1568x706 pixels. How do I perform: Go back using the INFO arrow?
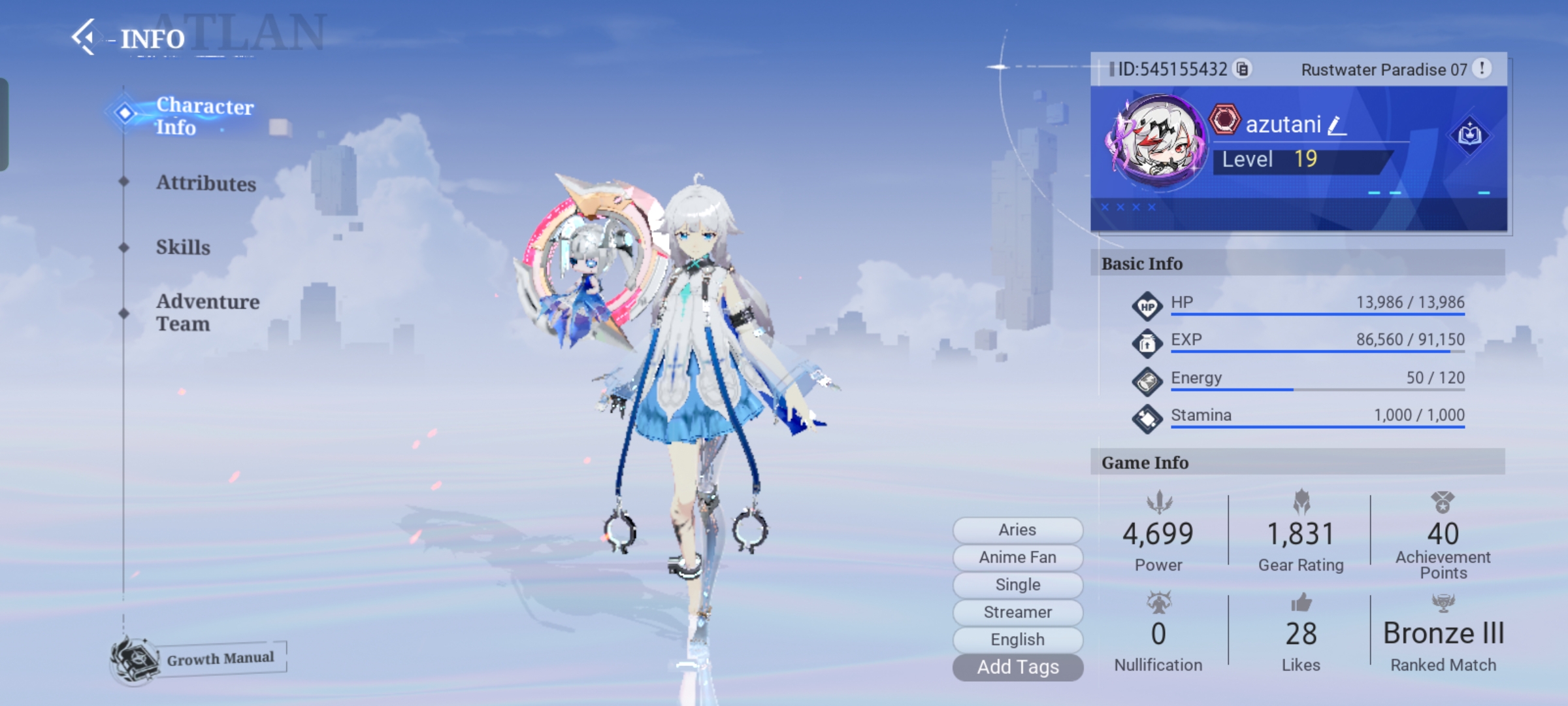coord(84,37)
